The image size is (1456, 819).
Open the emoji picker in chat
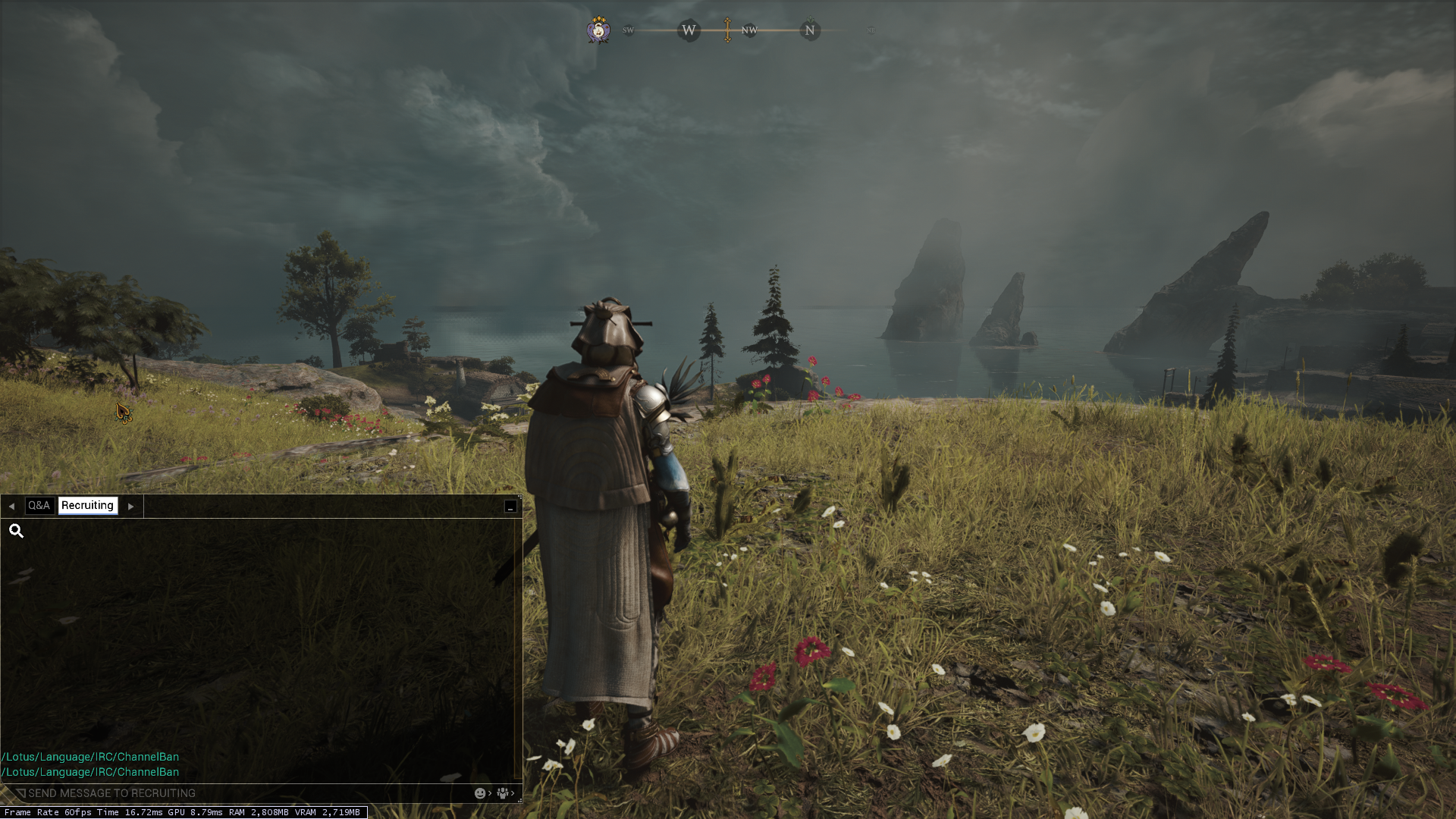pyautogui.click(x=480, y=793)
